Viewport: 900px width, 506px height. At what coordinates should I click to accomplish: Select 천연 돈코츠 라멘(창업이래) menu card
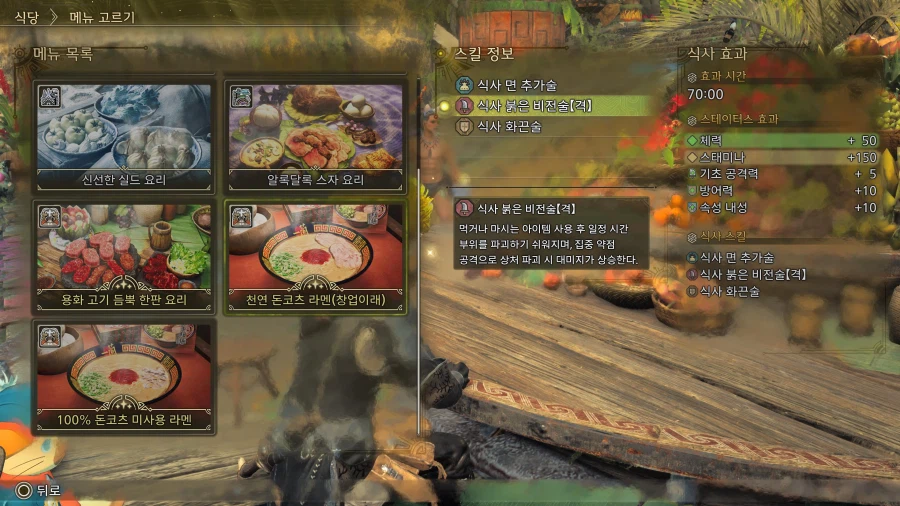[x=316, y=254]
